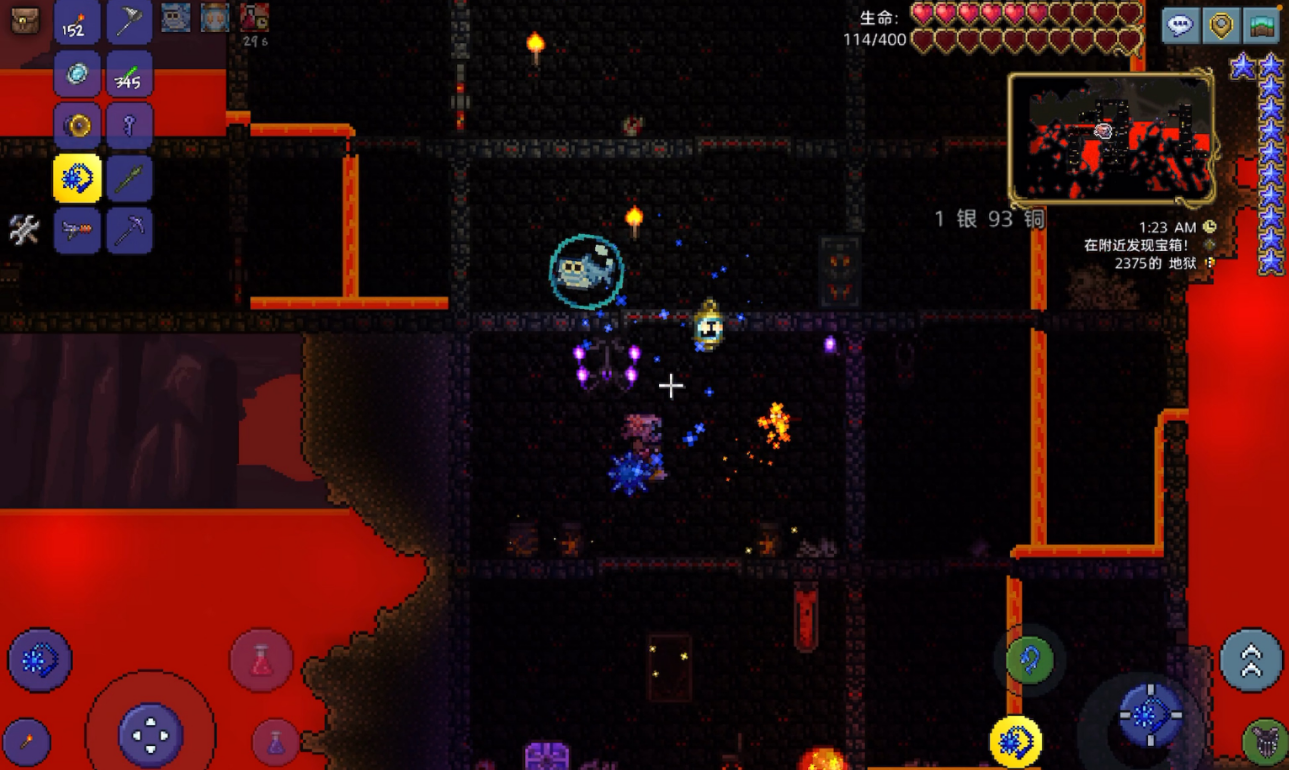The image size is (1289, 770).
Task: Select the torch stack of 152
Action: 77,23
